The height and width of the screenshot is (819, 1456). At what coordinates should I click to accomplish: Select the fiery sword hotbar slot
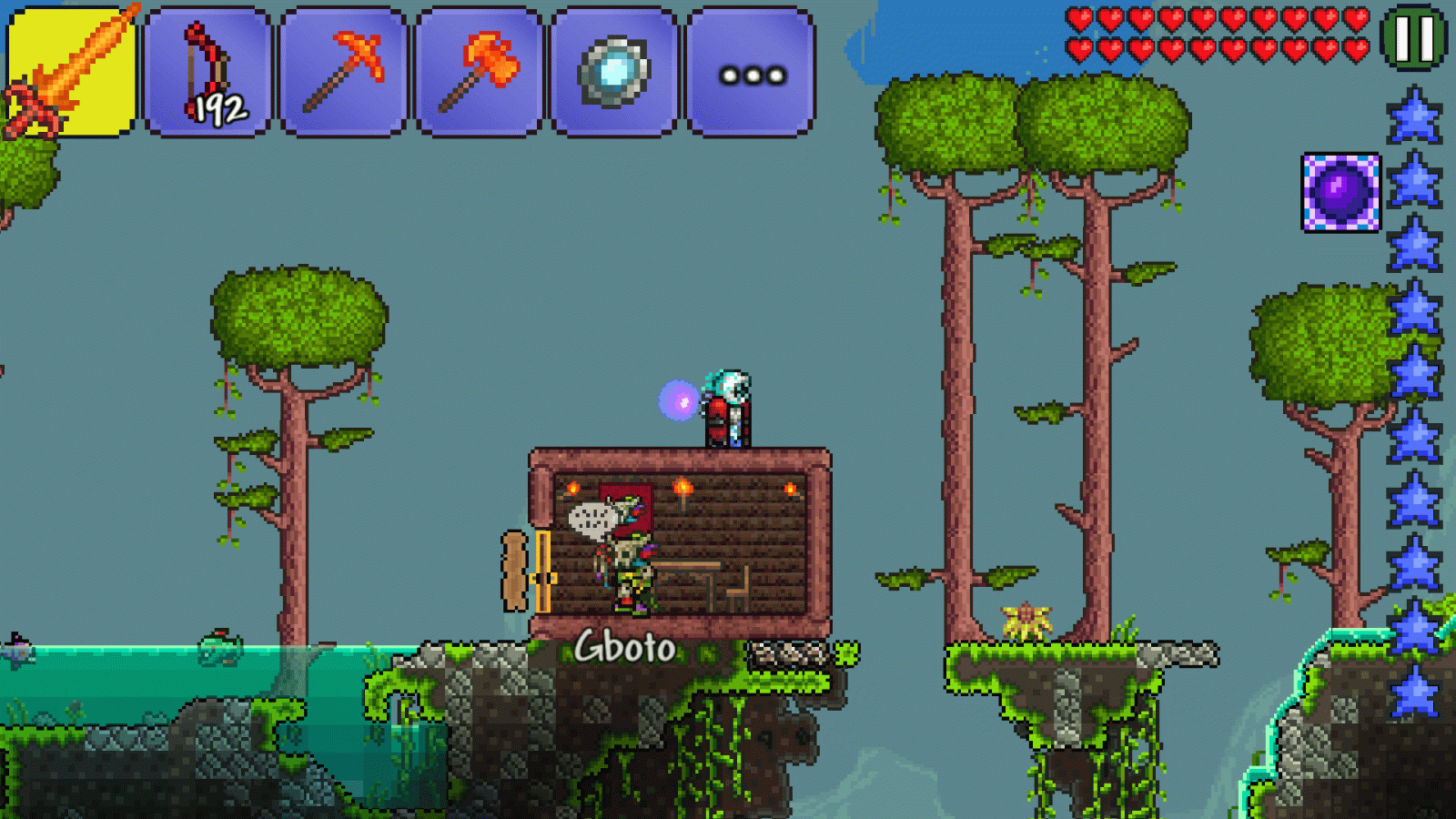pos(71,73)
